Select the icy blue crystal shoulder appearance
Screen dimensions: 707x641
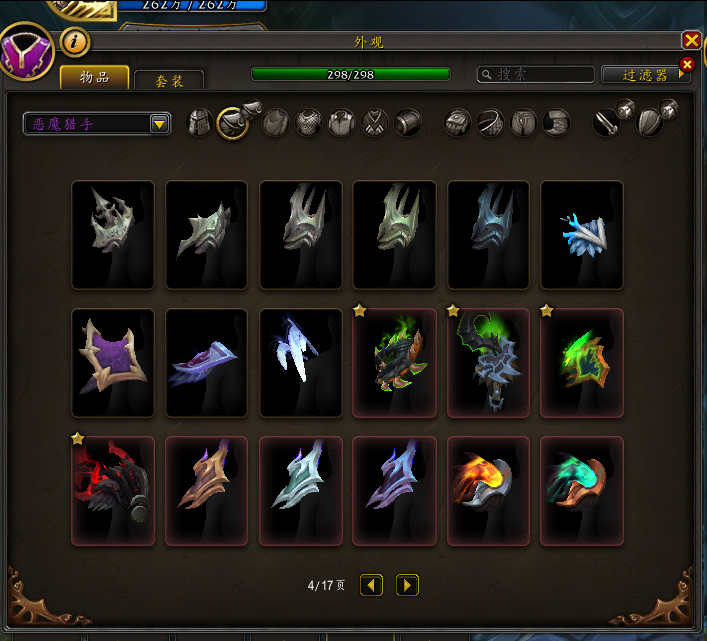(582, 234)
